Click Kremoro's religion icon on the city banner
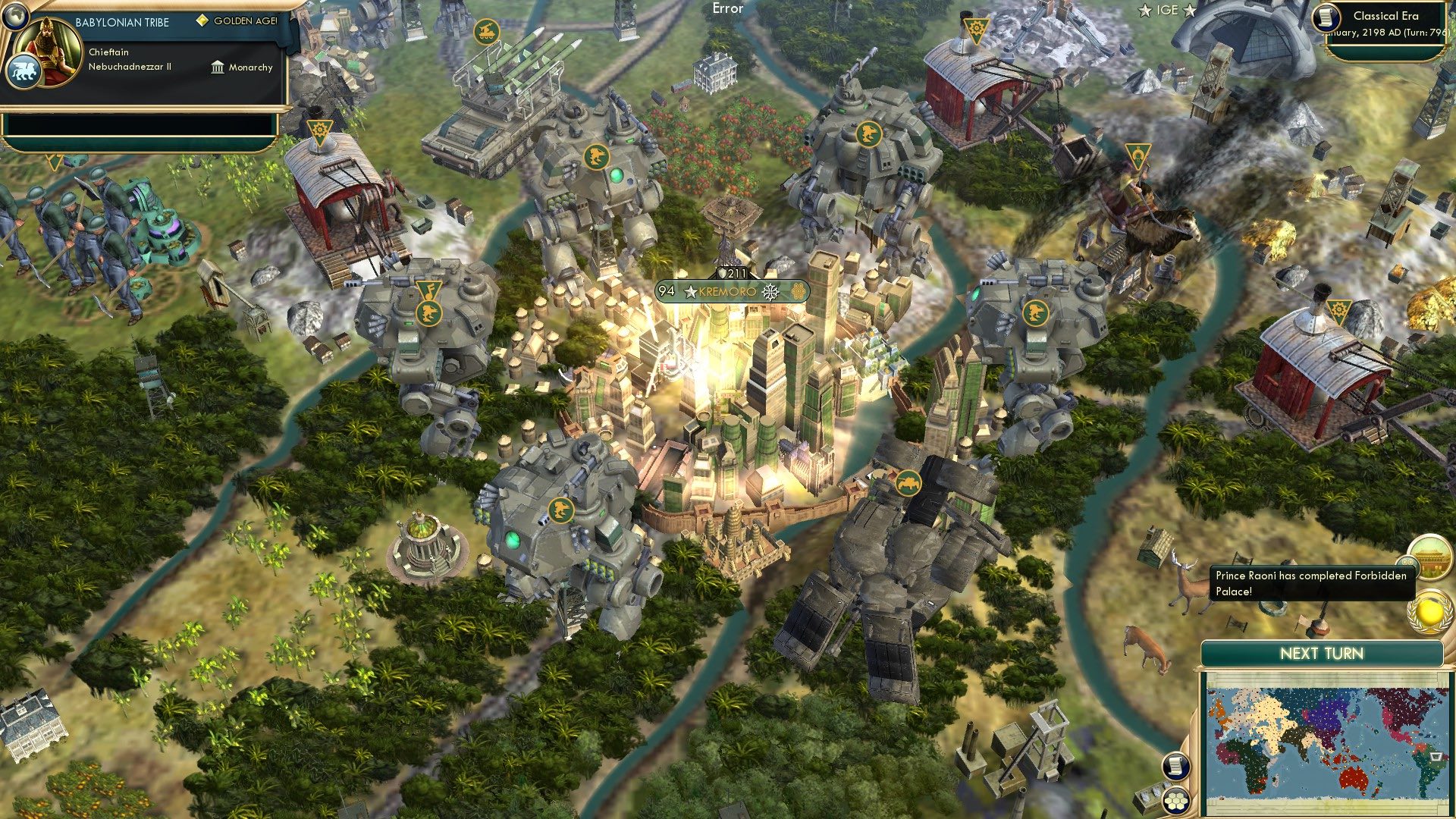This screenshot has height=819, width=1456. (x=770, y=291)
